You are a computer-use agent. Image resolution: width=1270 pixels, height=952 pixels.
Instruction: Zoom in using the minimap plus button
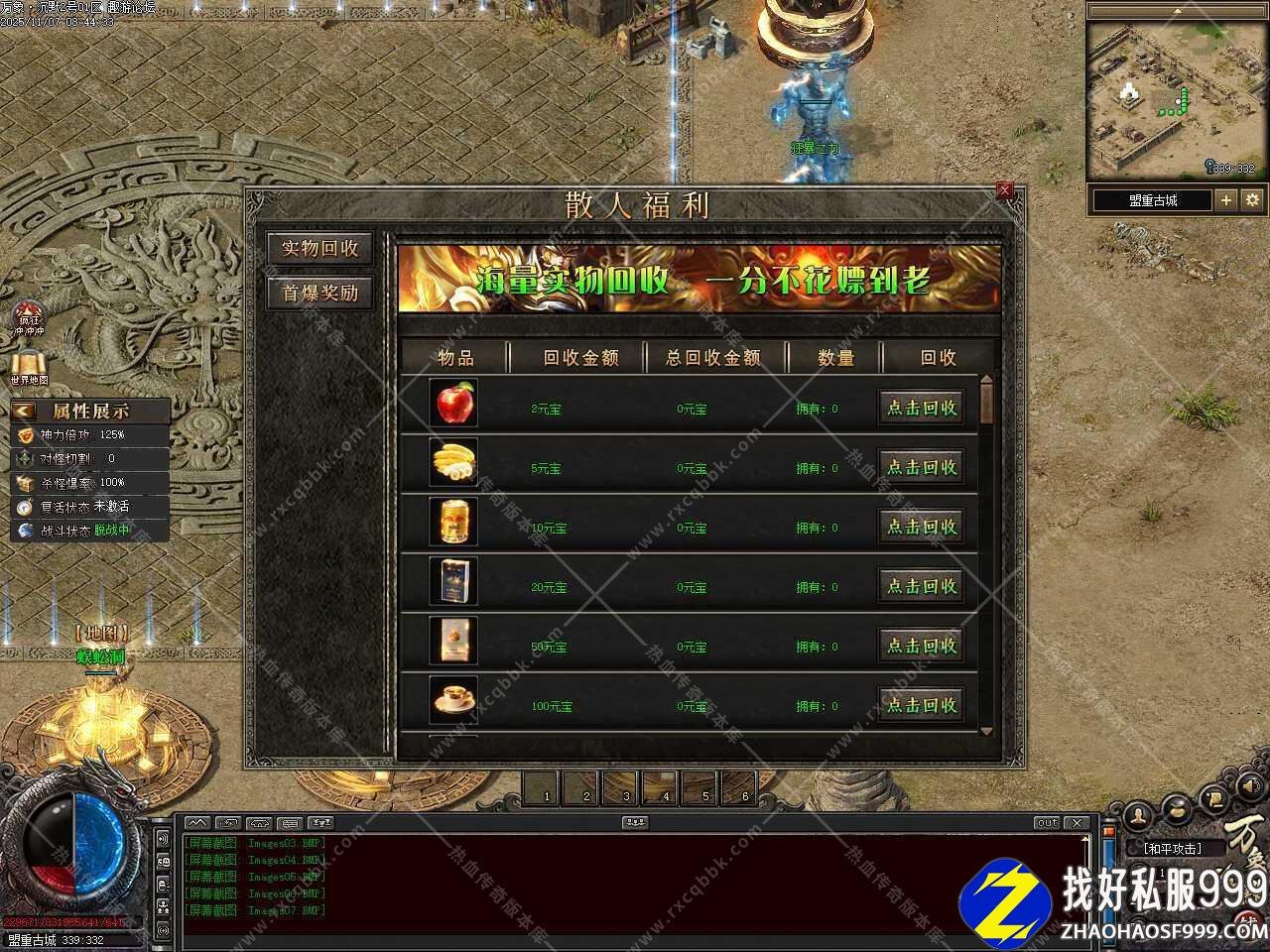coord(1226,200)
